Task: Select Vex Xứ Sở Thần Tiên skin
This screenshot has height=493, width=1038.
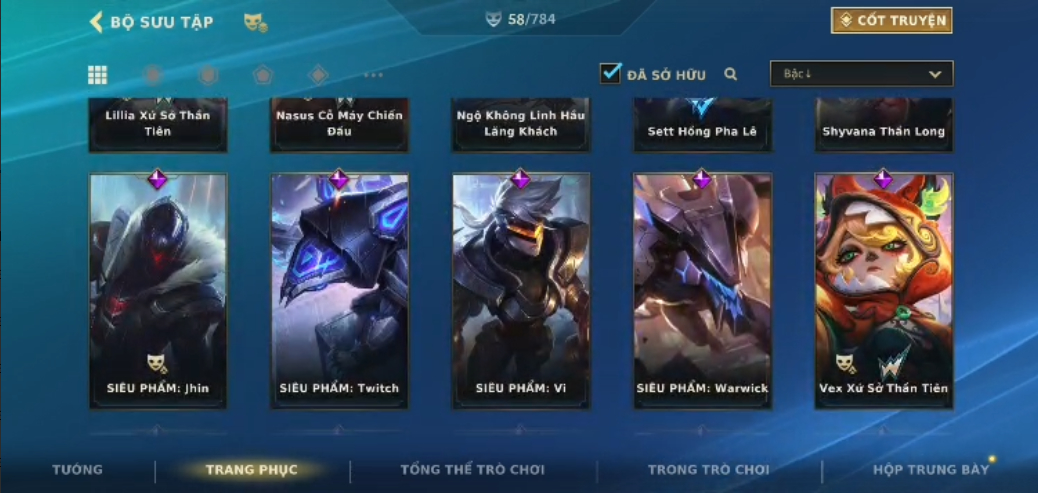Action: 883,290
